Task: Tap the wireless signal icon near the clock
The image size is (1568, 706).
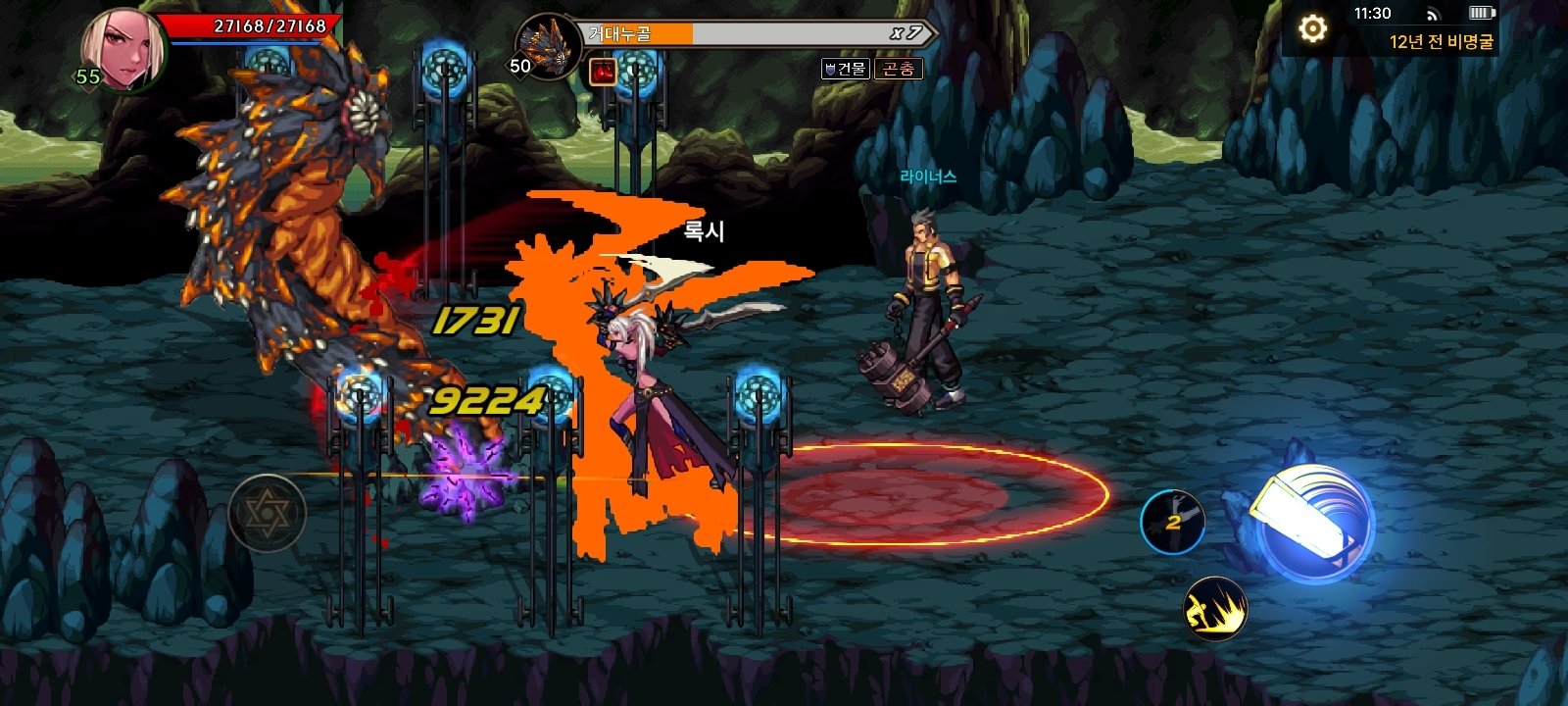Action: pos(1434,16)
